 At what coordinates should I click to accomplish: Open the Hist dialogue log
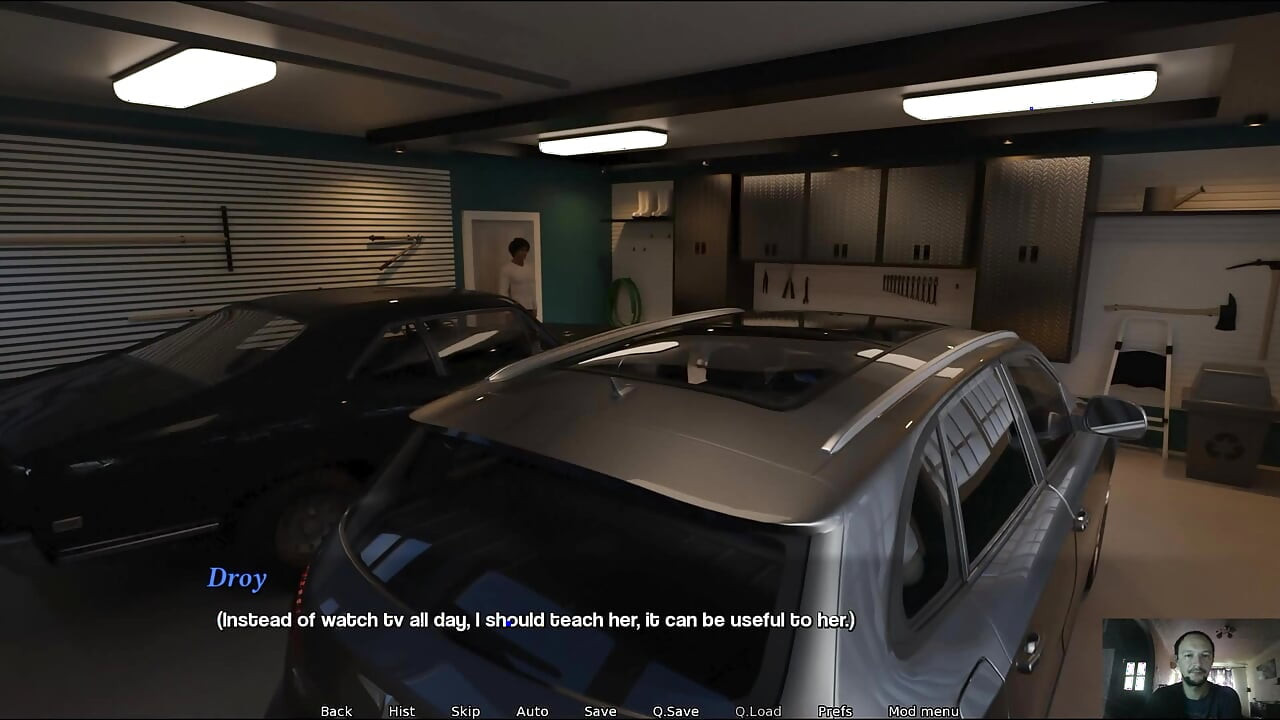point(401,711)
